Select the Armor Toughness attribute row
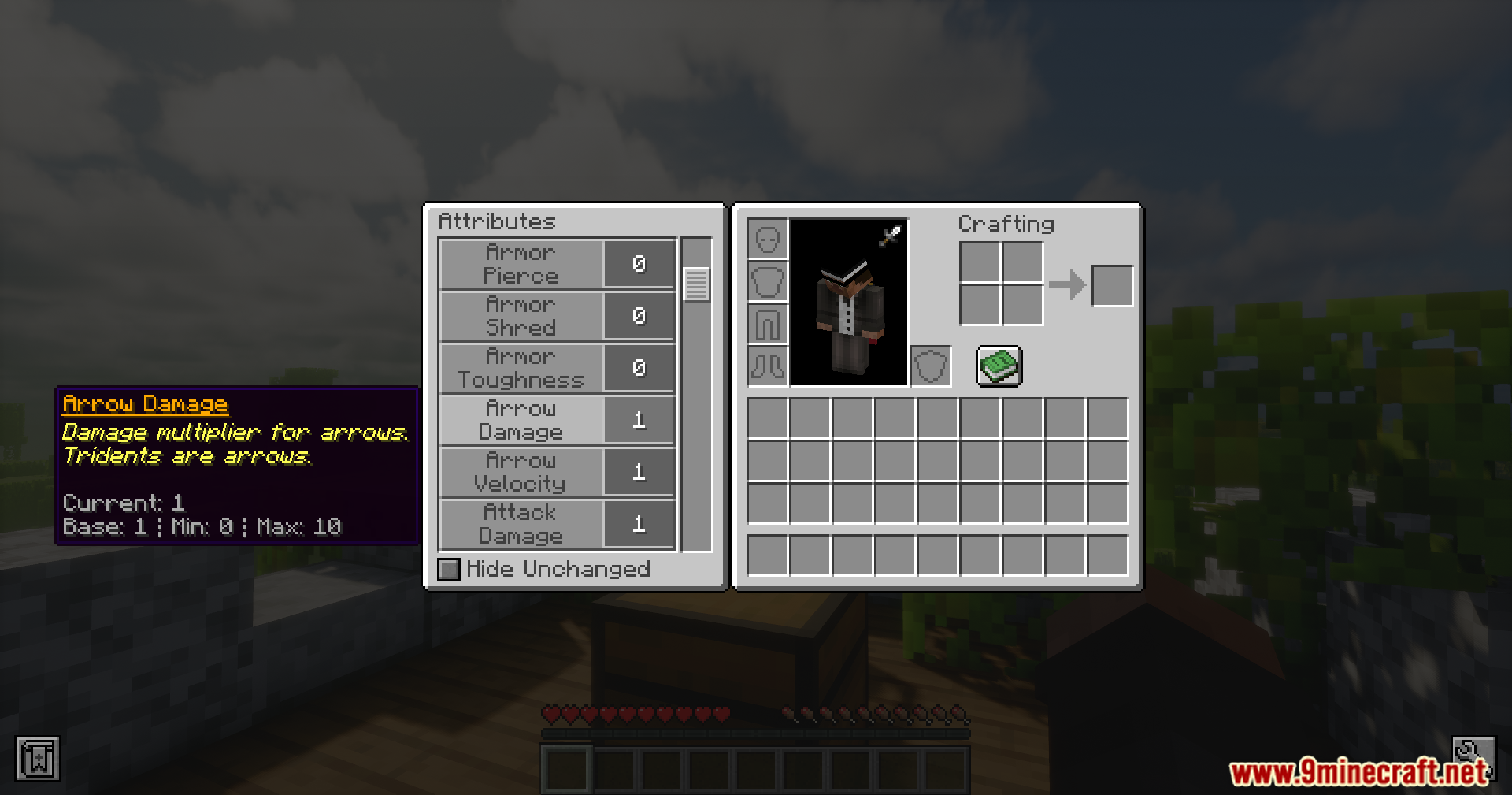This screenshot has width=1512, height=795. [520, 367]
